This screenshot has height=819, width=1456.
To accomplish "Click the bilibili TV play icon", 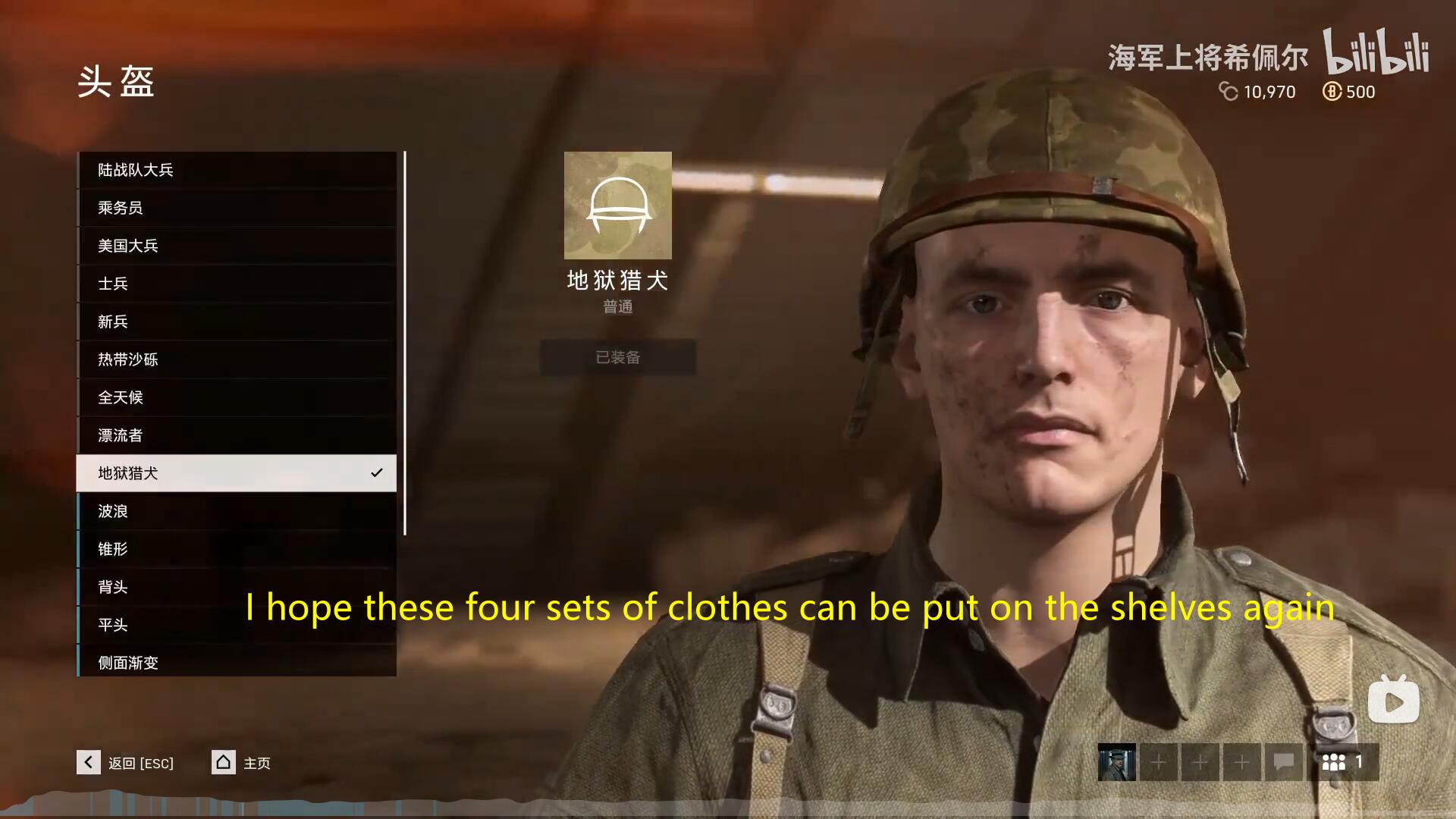I will pyautogui.click(x=1393, y=700).
